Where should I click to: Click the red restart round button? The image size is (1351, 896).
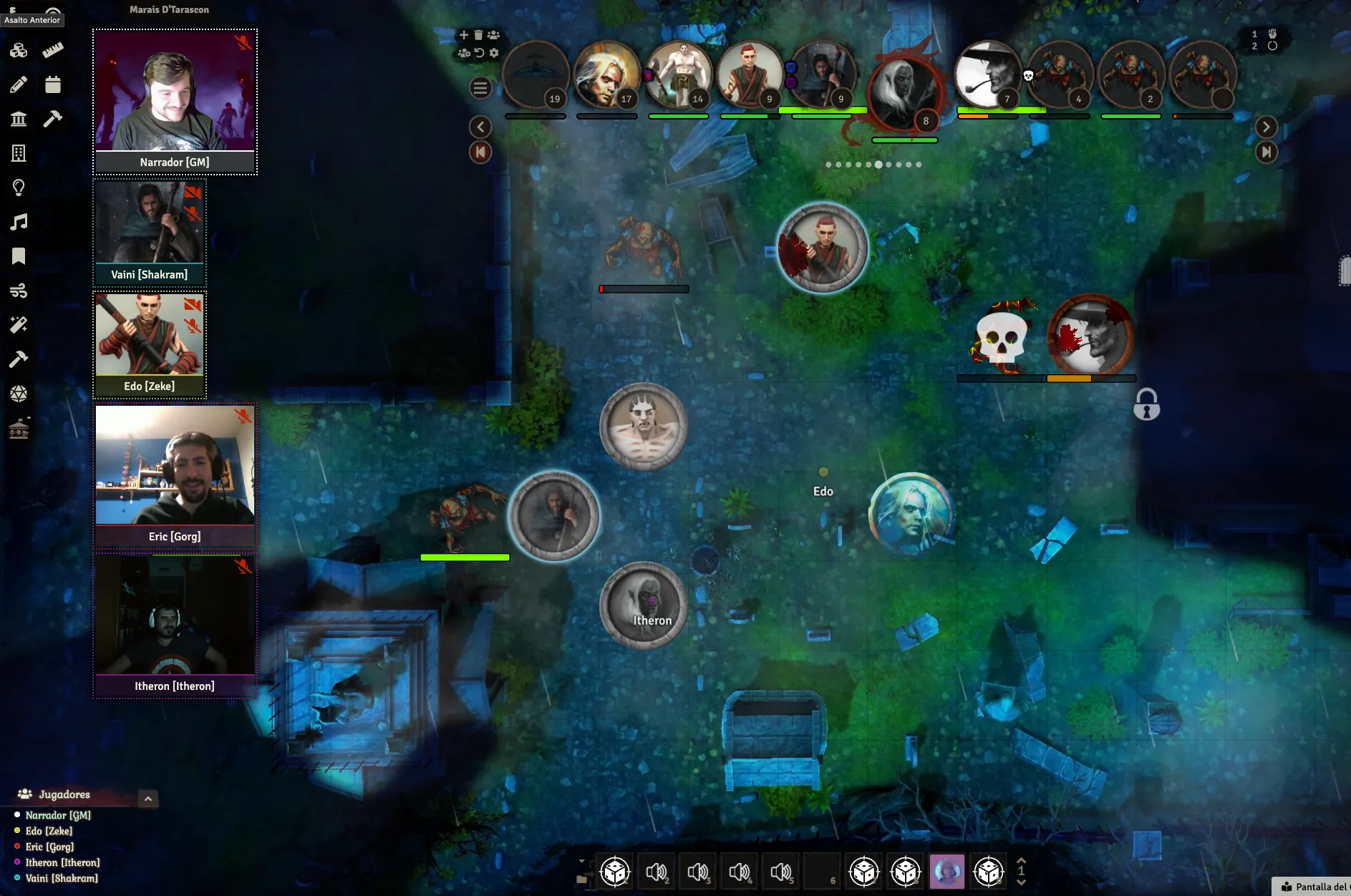[480, 152]
